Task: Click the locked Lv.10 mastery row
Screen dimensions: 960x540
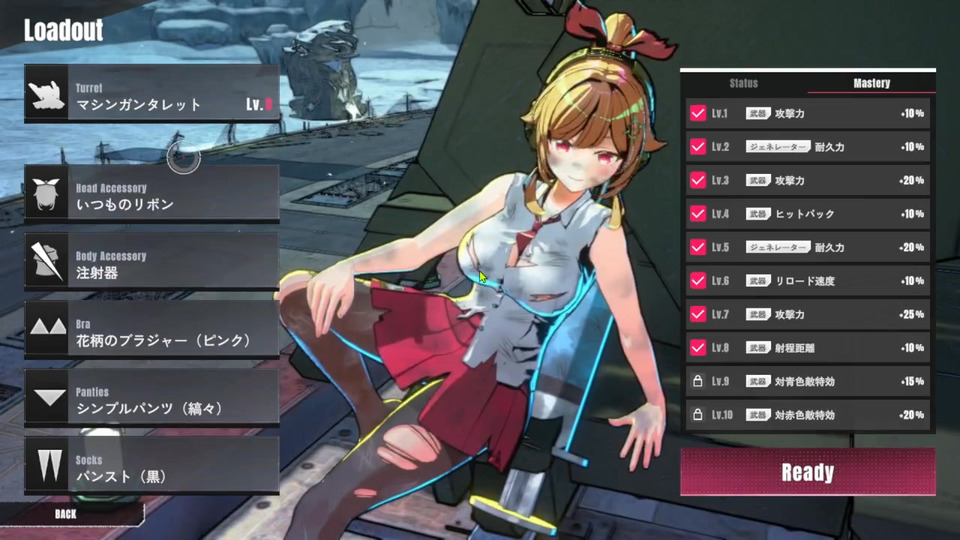Action: (808, 415)
